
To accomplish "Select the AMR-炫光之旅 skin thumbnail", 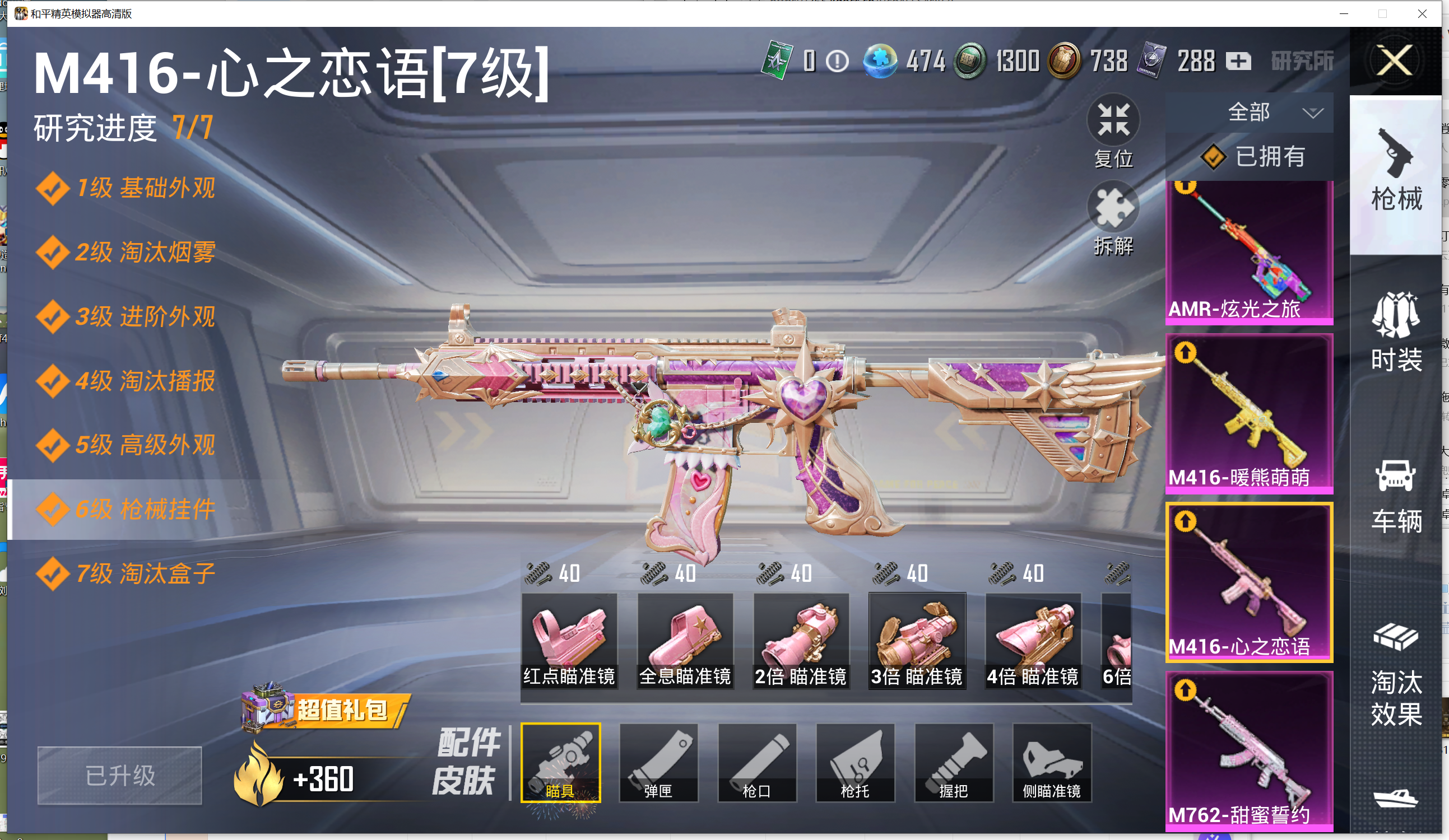I will tap(1249, 251).
